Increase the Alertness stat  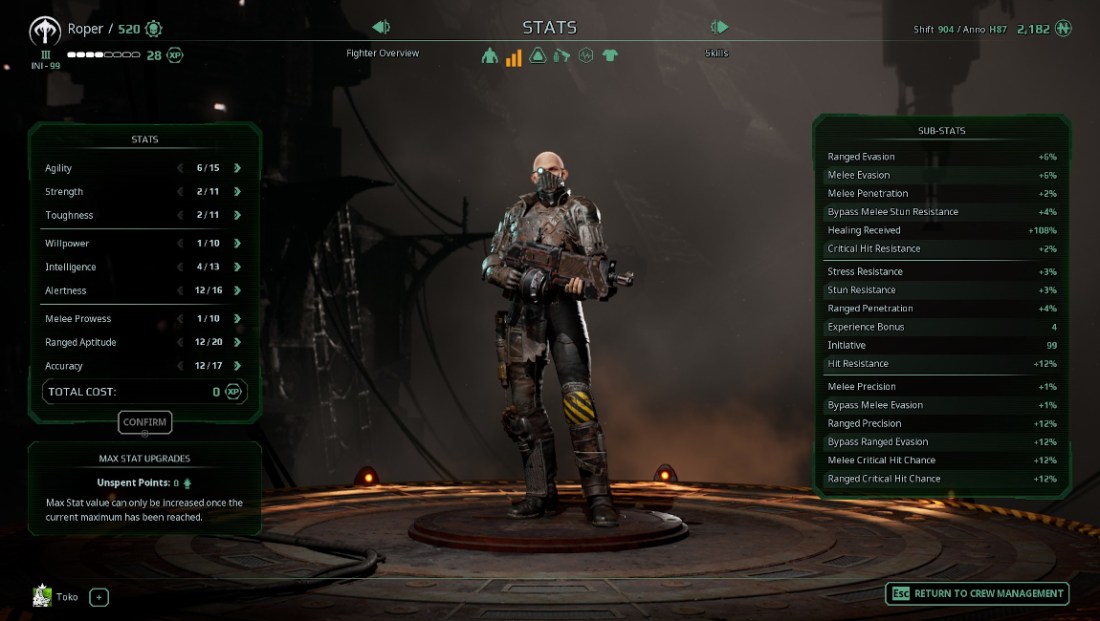[x=237, y=290]
